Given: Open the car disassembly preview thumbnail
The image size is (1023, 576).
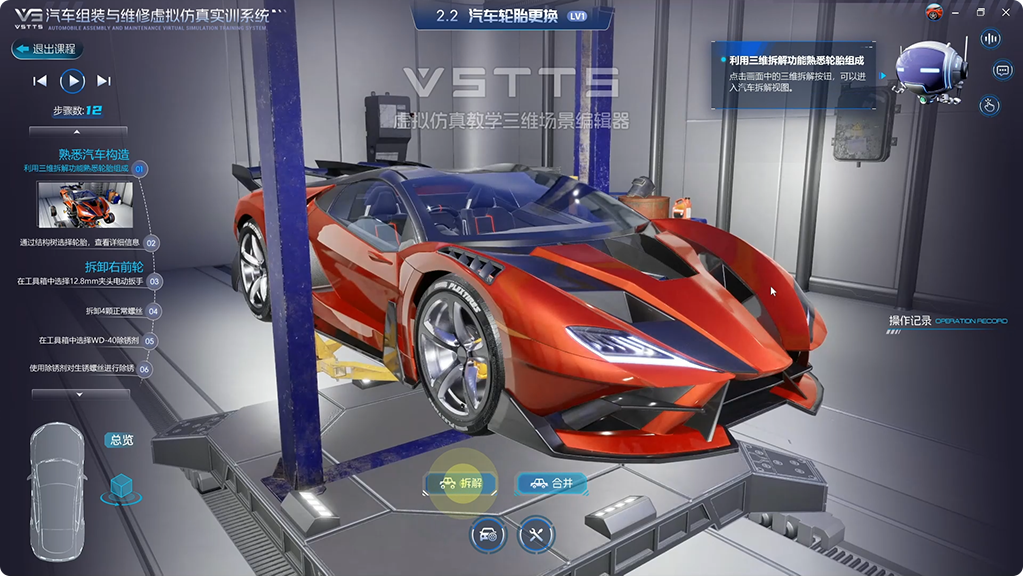Looking at the screenshot, I should coord(78,204).
